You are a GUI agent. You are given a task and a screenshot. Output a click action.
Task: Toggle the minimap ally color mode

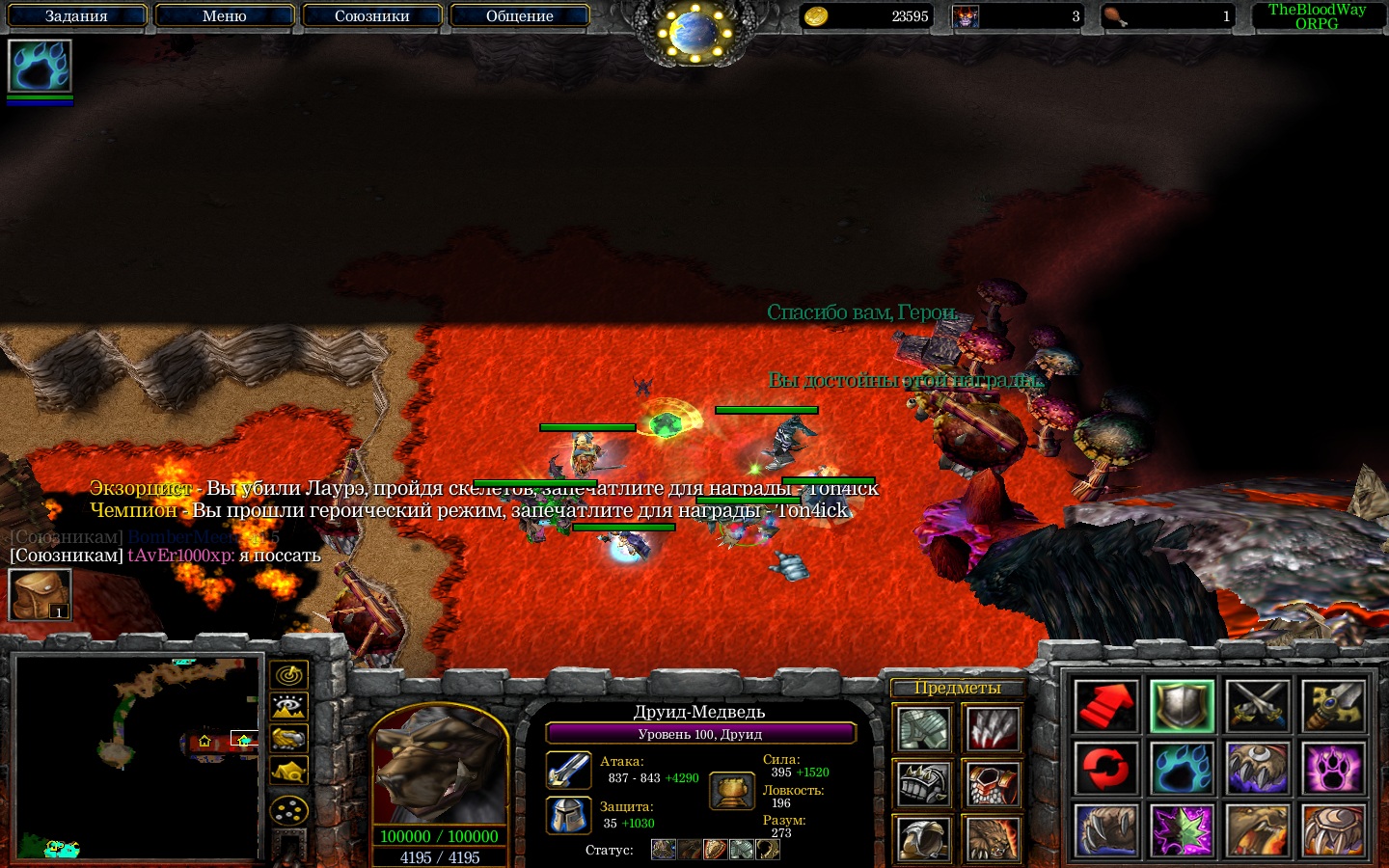click(288, 739)
